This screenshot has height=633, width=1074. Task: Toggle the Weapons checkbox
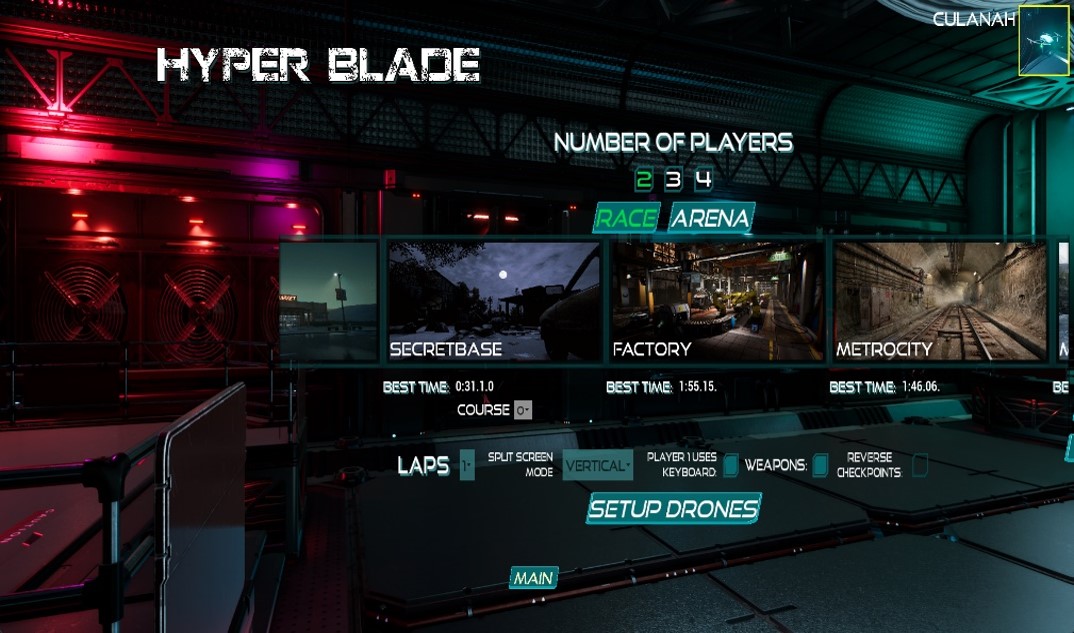pos(820,465)
